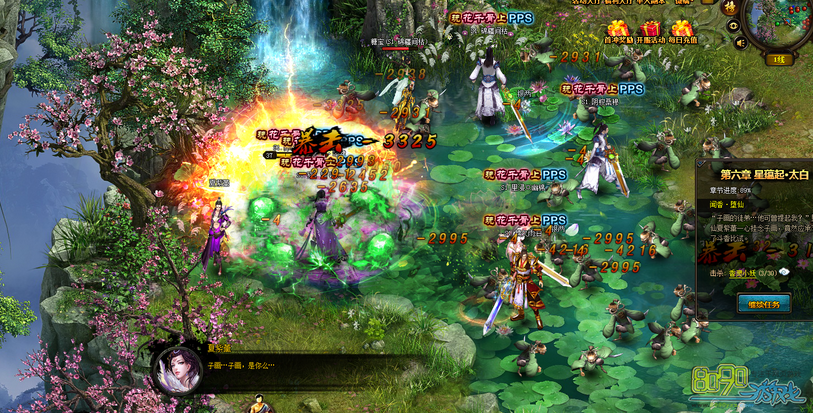Click the 香婴小妖 quest target link
813x413 pixels.
740,271
